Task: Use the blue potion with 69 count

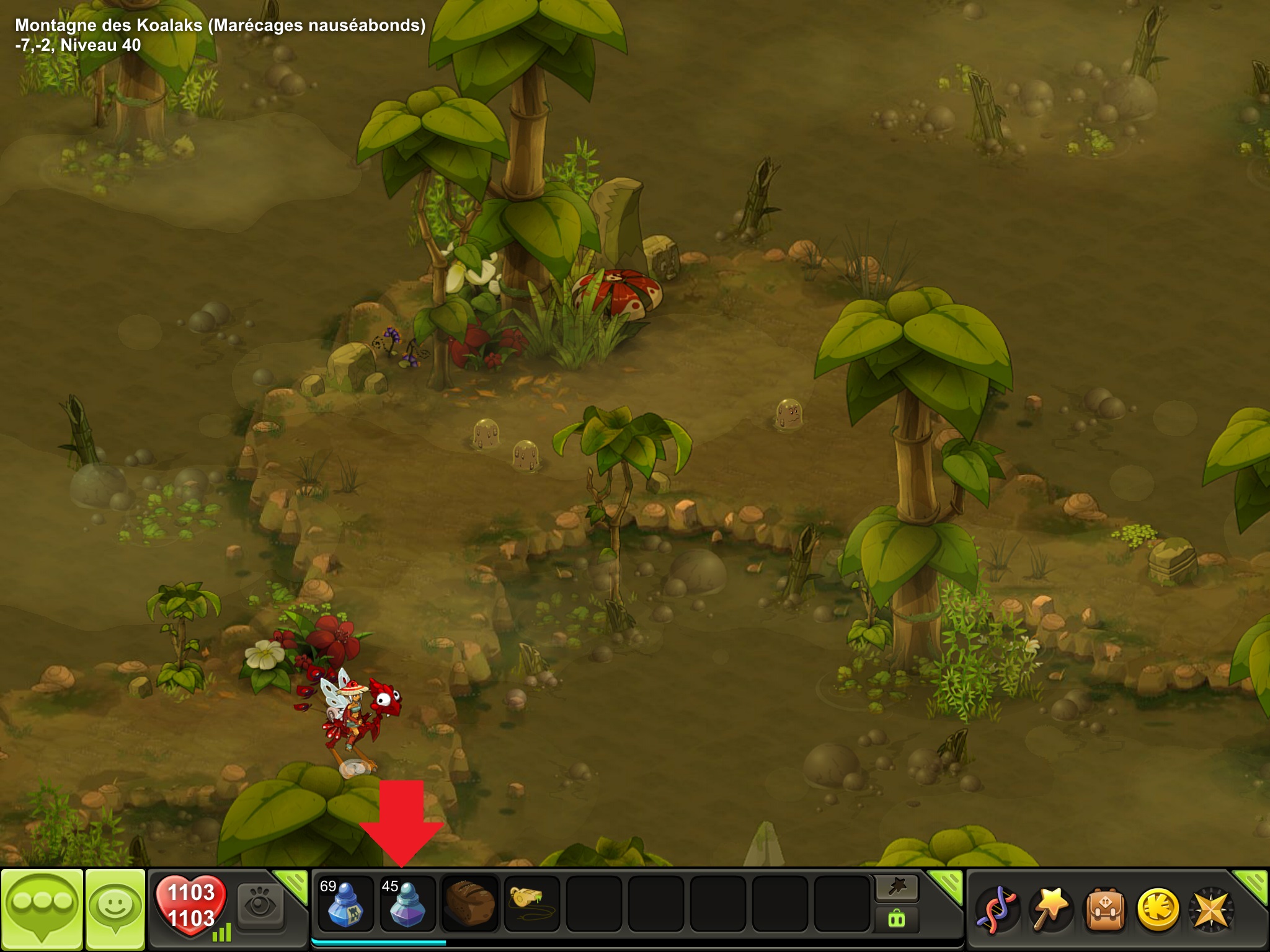Action: [x=345, y=904]
